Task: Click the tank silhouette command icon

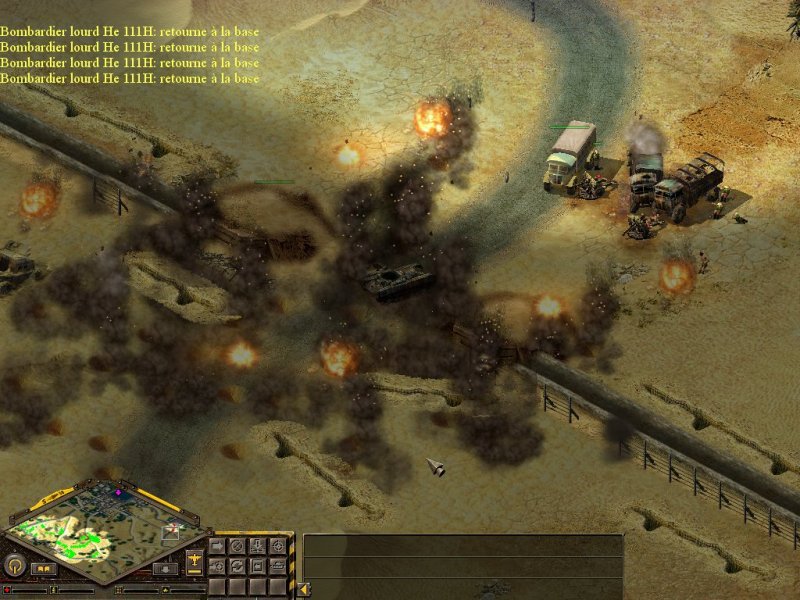Action: [277, 566]
